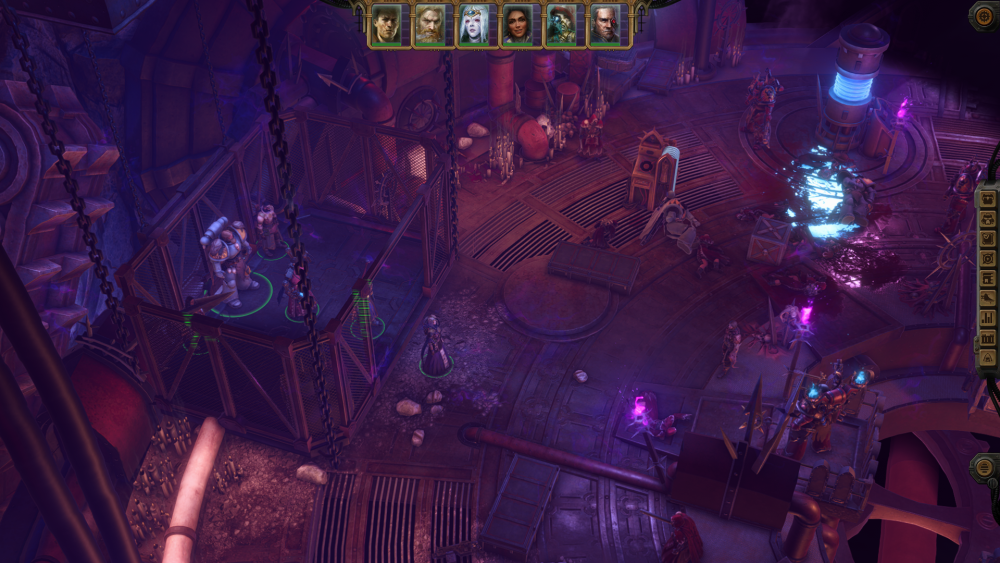Open the journal checkmark scroll icon
The width and height of the screenshot is (1000, 563).
[988, 238]
